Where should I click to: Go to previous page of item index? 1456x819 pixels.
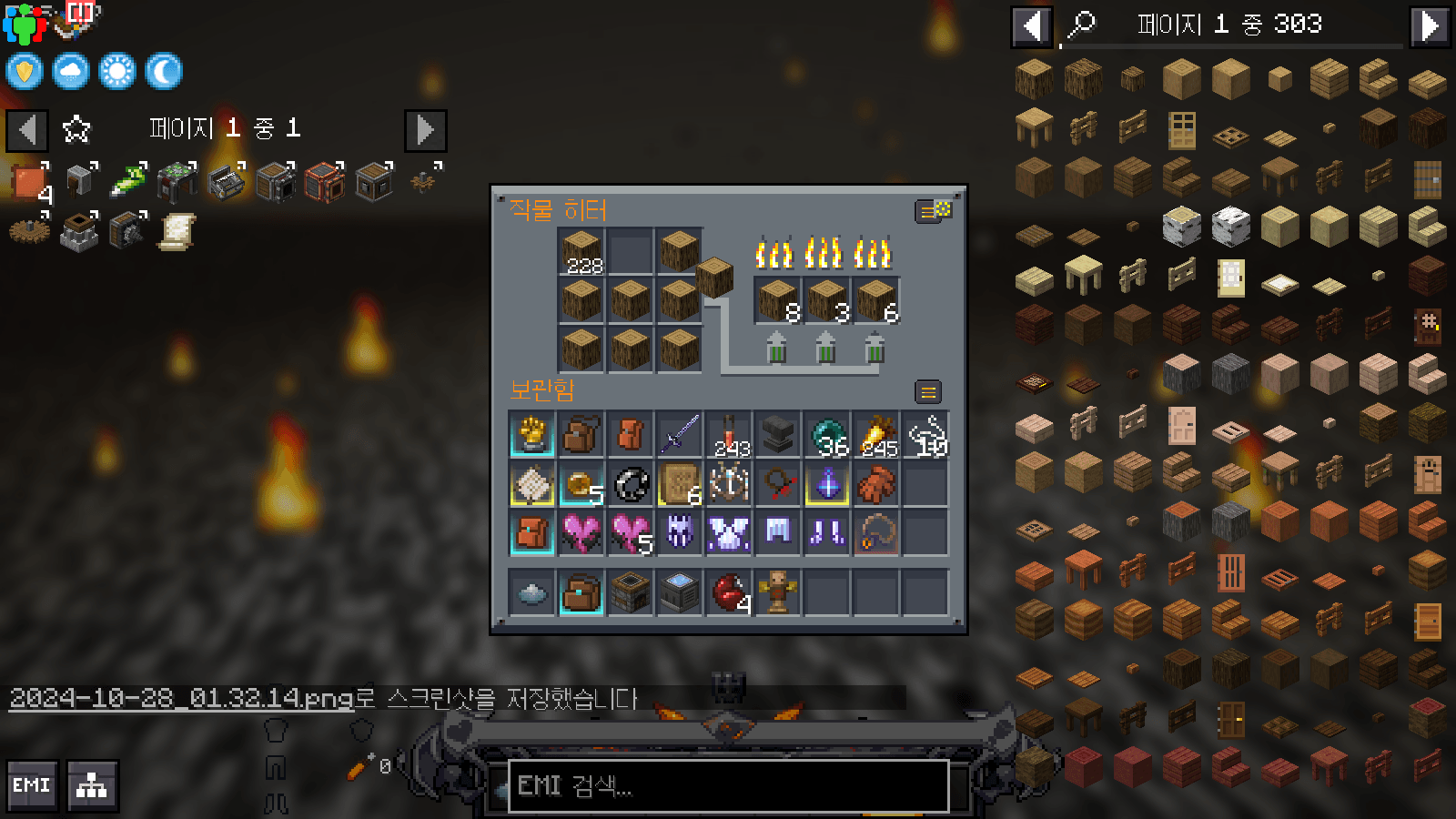point(1031,26)
